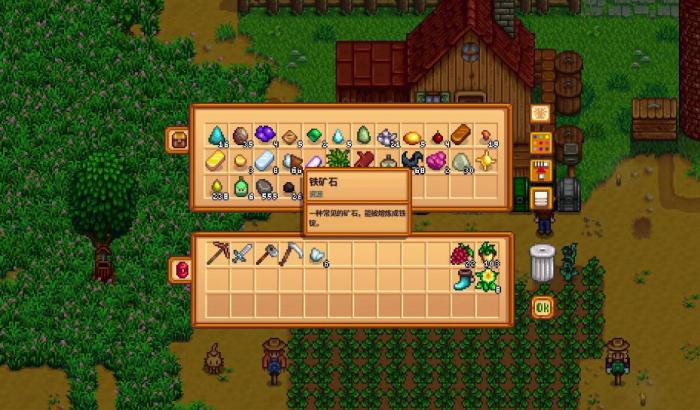
Task: Take the emerald from the chest
Action: tap(314, 135)
